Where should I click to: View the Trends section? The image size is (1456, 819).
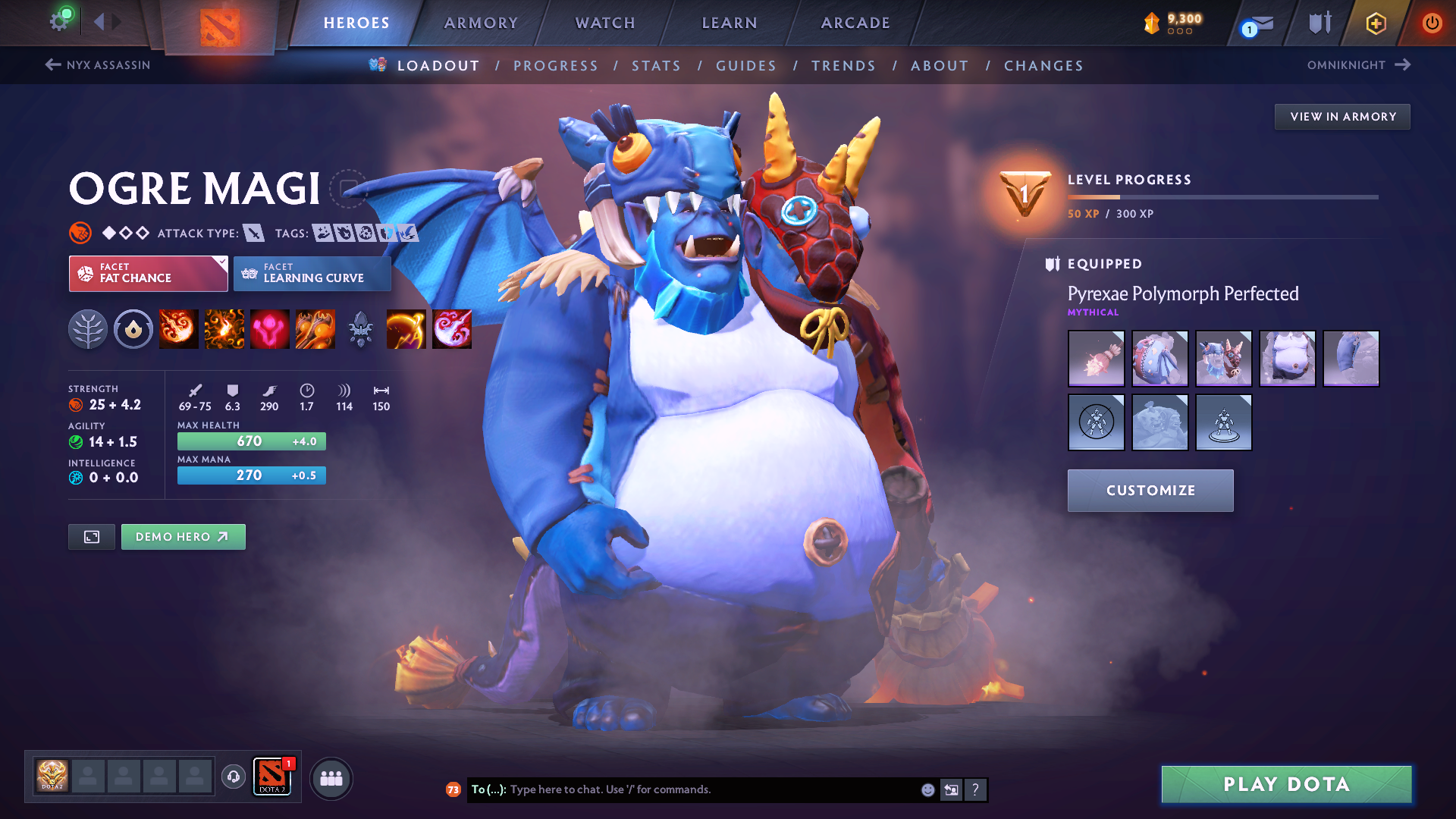843,66
